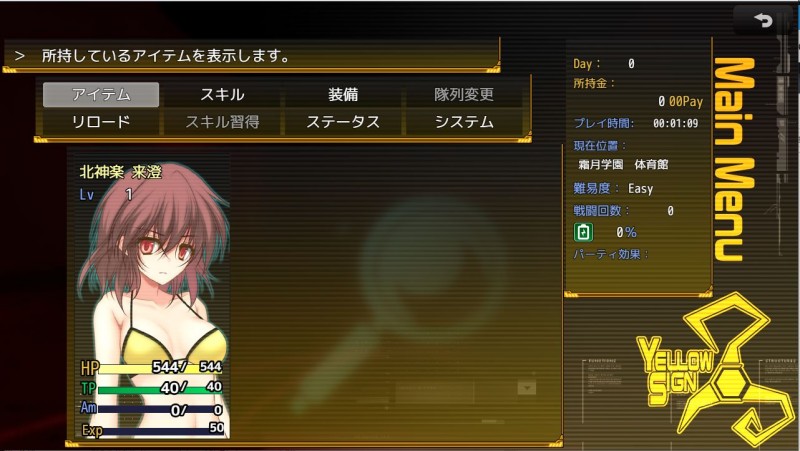
Task: Click the greyed スキル習得 skill learning entry
Action: coord(222,122)
